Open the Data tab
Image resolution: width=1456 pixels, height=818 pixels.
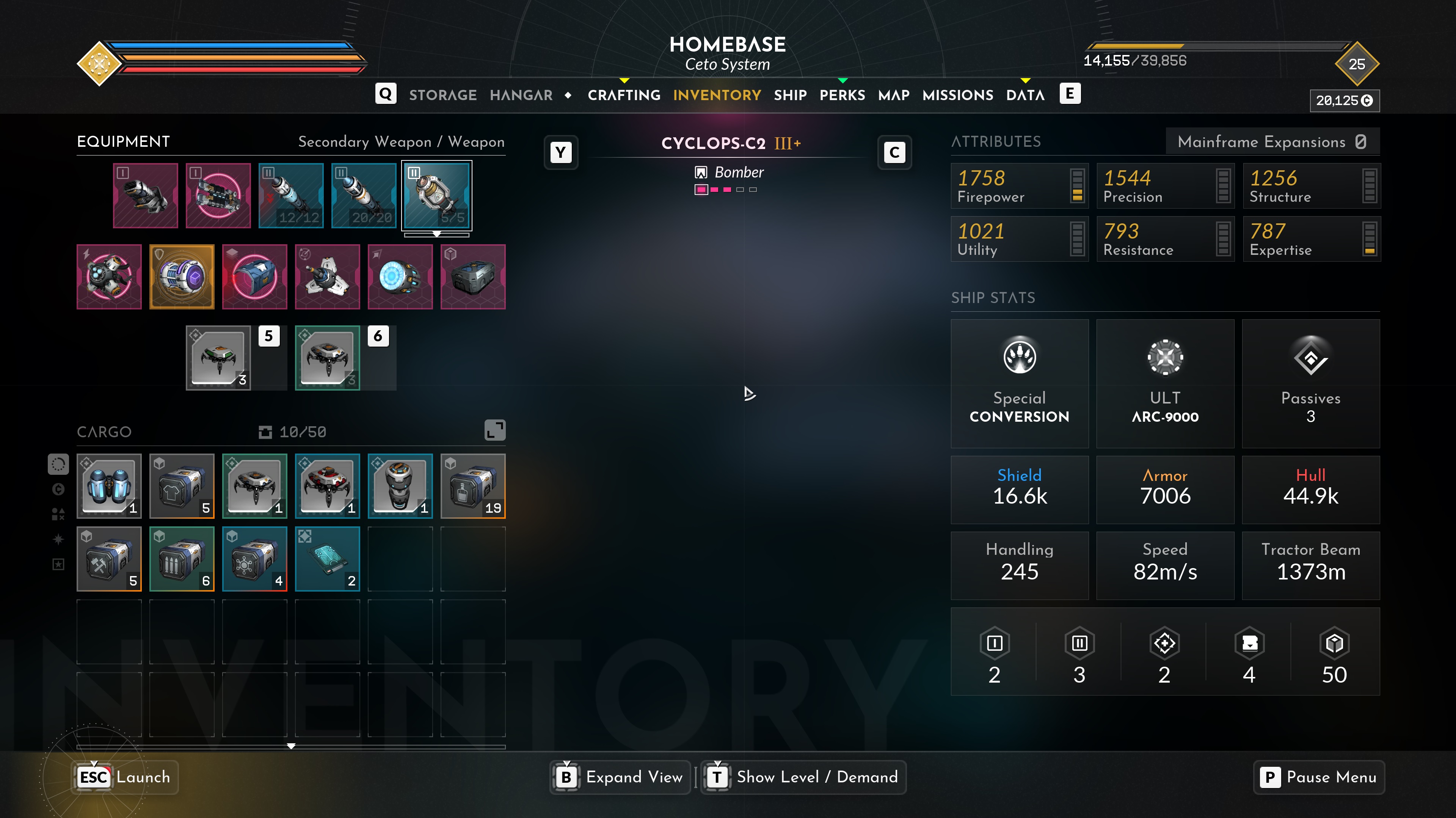point(1025,95)
